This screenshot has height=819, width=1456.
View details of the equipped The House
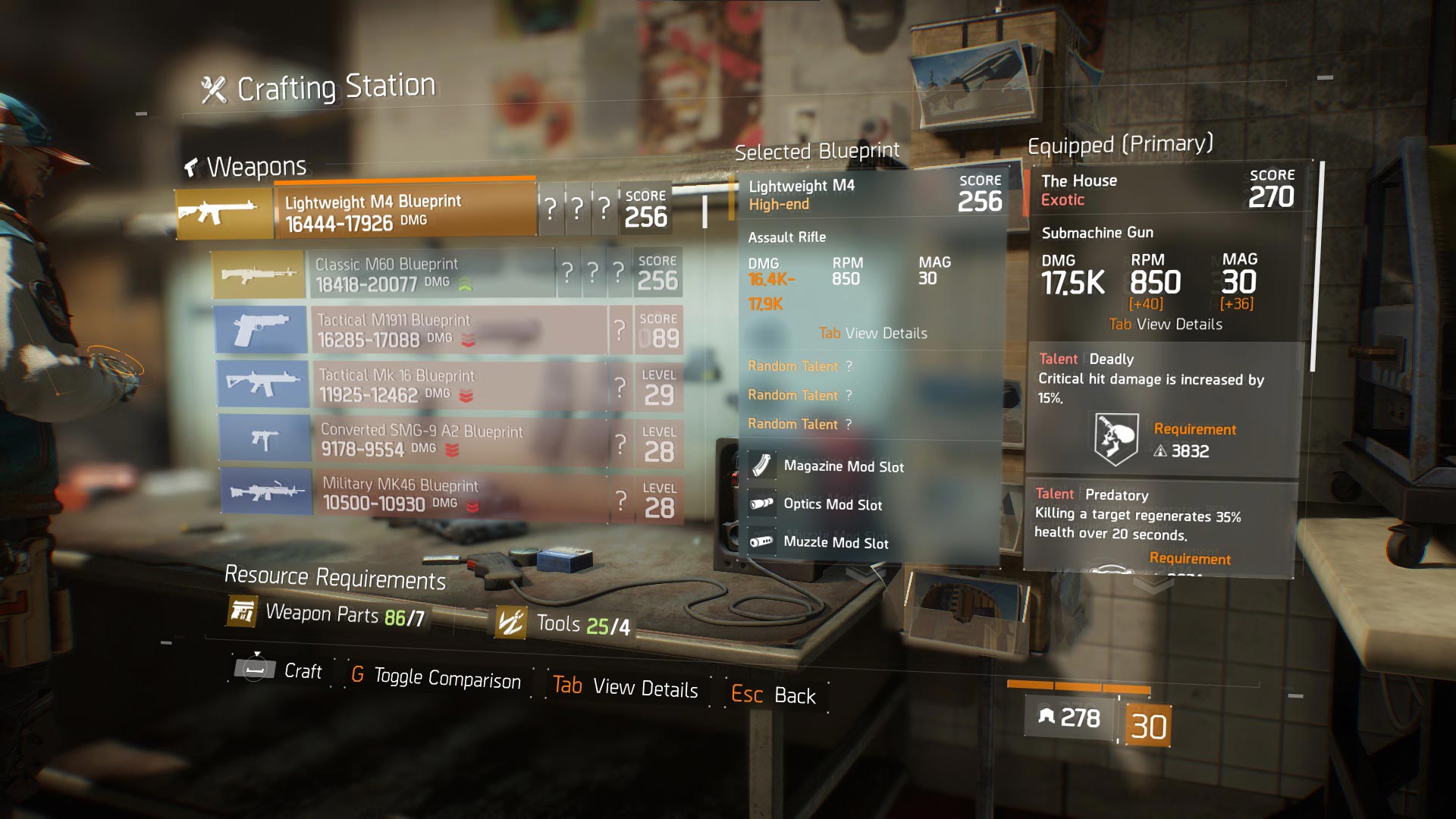pos(1166,325)
